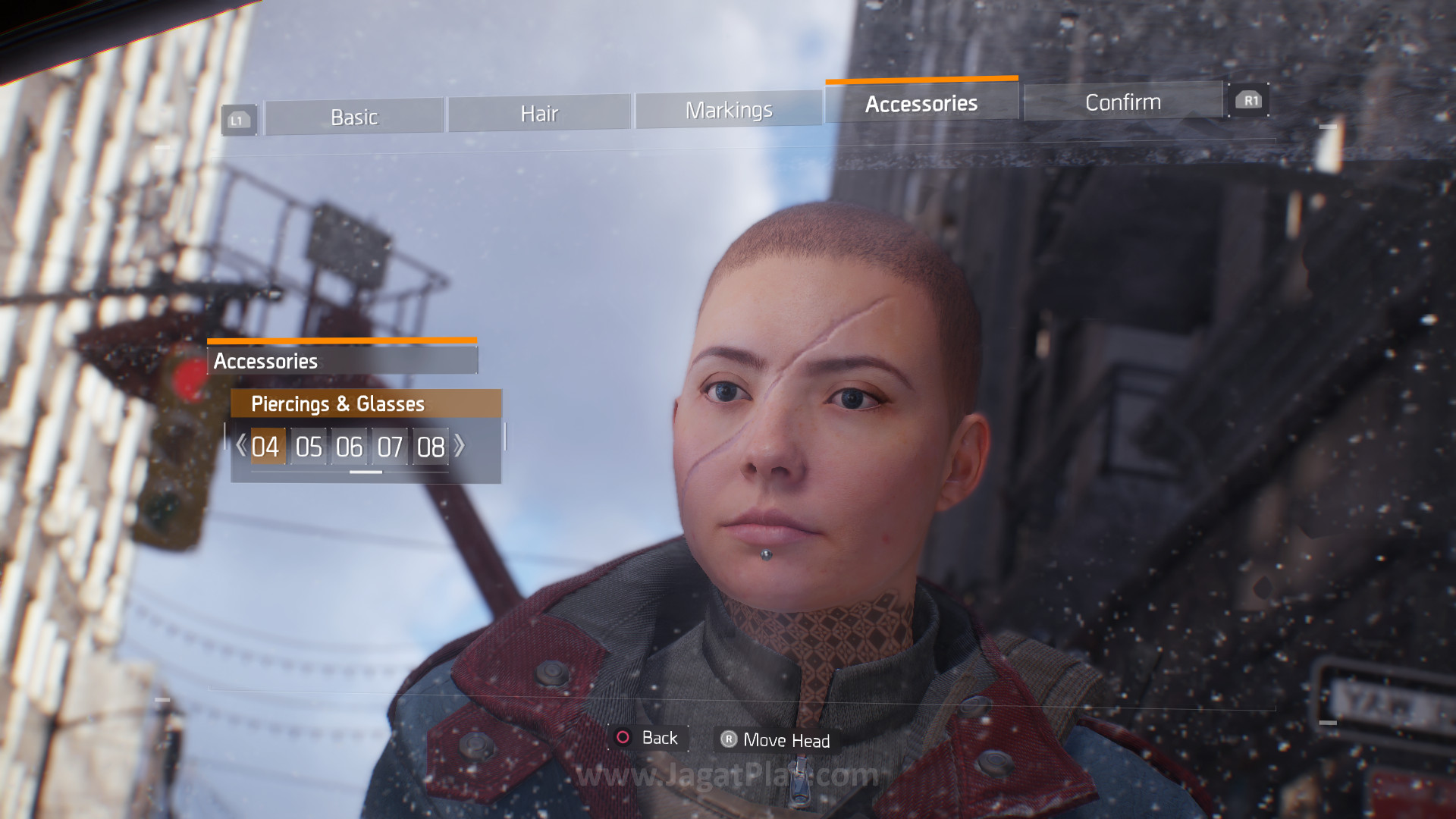Select accessory option 07

click(x=390, y=447)
